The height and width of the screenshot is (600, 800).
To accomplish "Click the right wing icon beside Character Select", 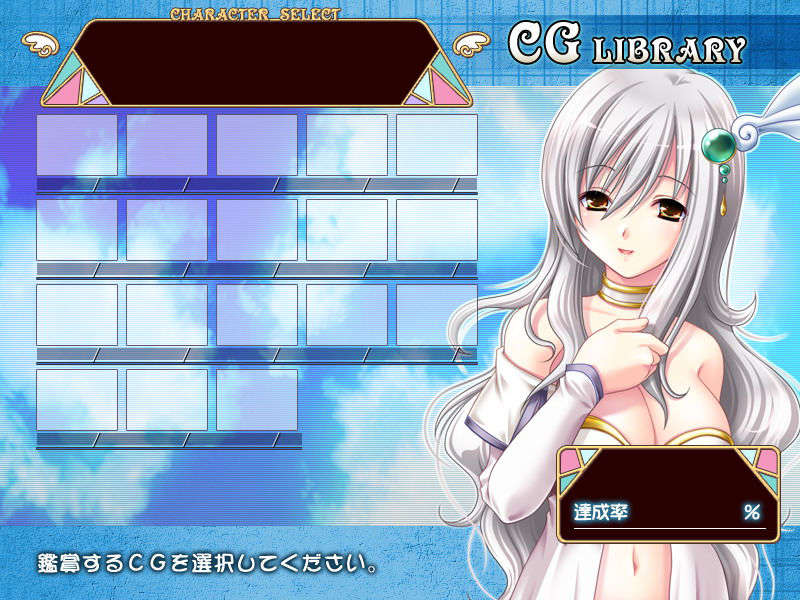I will pyautogui.click(x=470, y=44).
